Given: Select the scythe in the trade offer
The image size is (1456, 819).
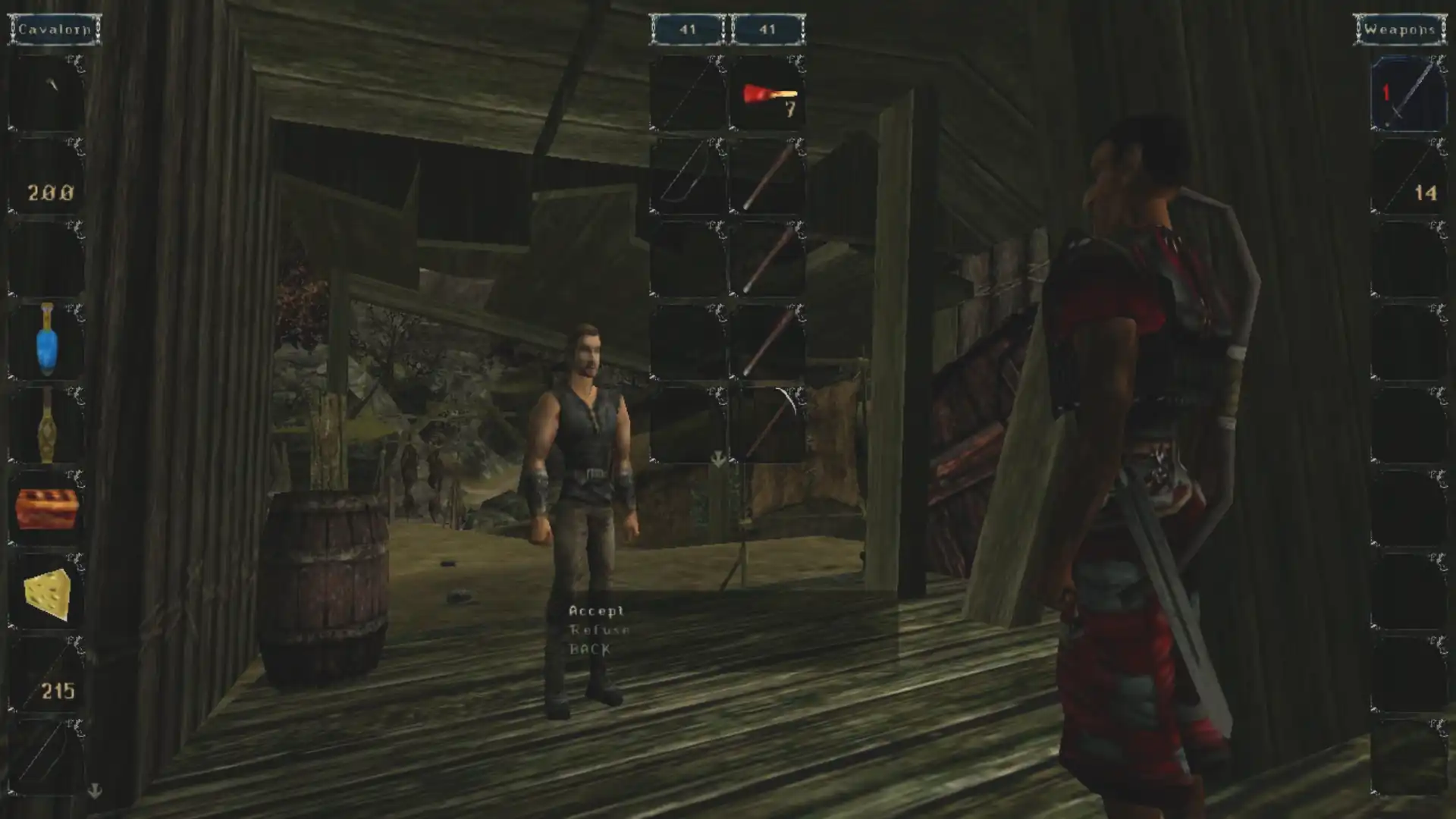Looking at the screenshot, I should pos(767,425).
